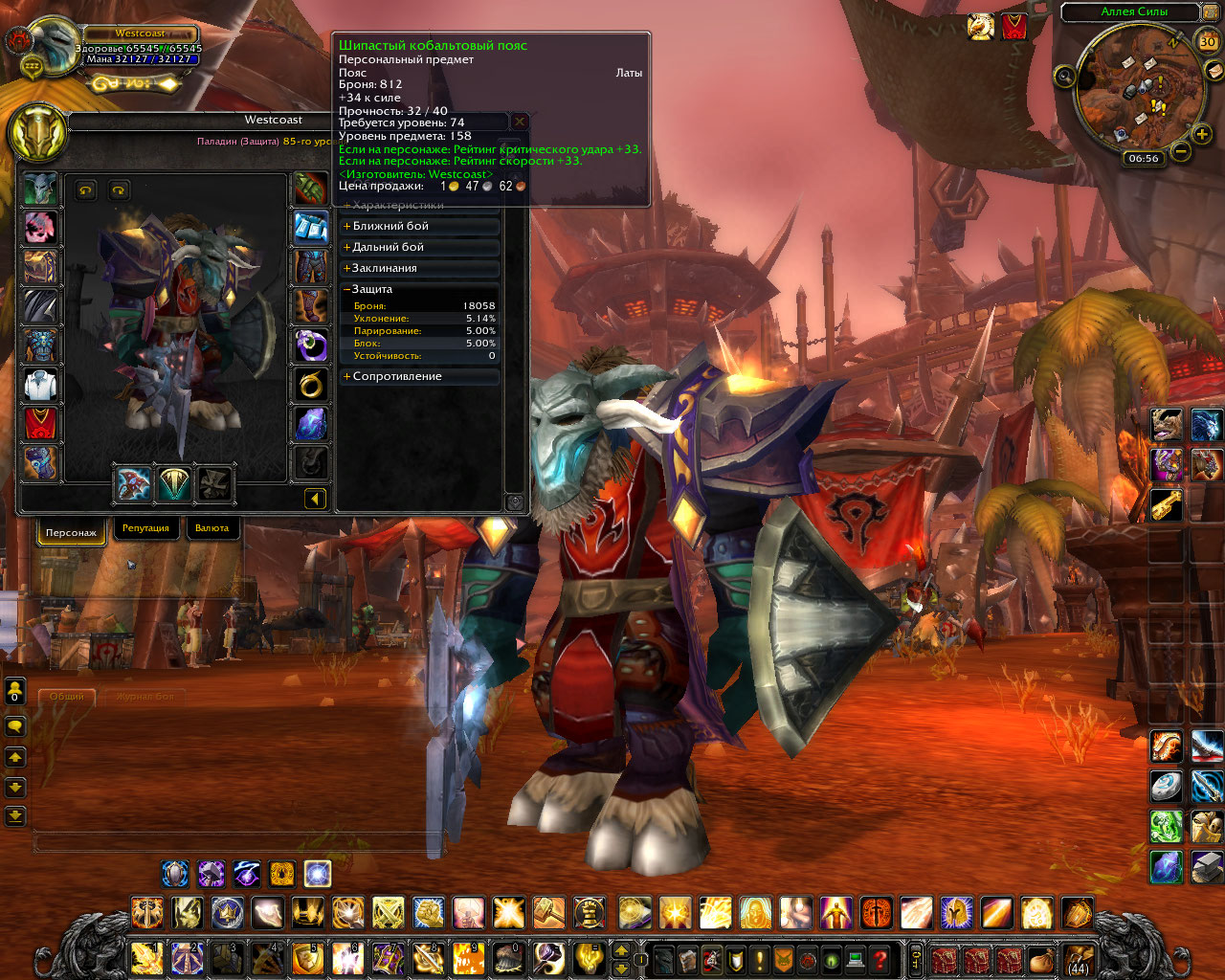Close the Westcoast character panel
The height and width of the screenshot is (980, 1225).
click(520, 122)
